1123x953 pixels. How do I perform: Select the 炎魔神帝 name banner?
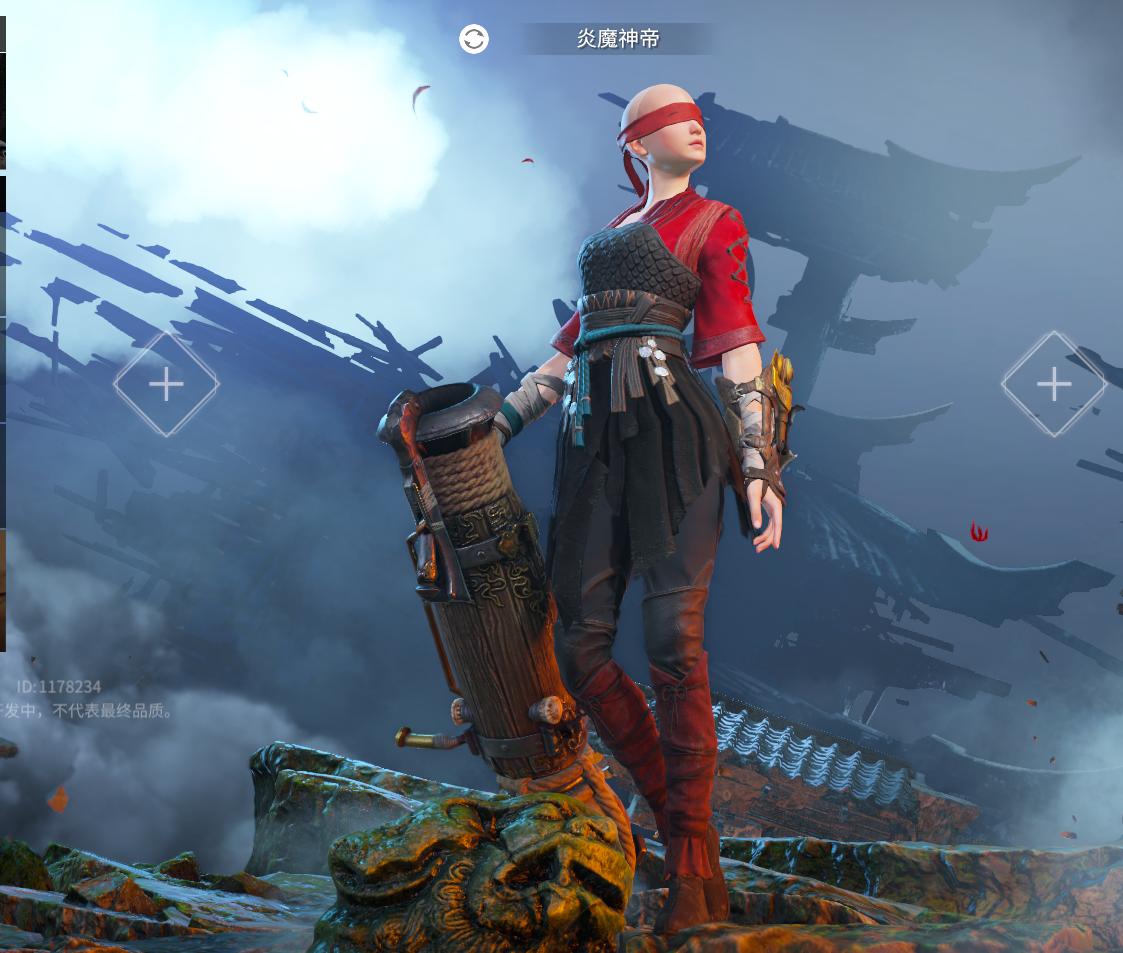[619, 39]
